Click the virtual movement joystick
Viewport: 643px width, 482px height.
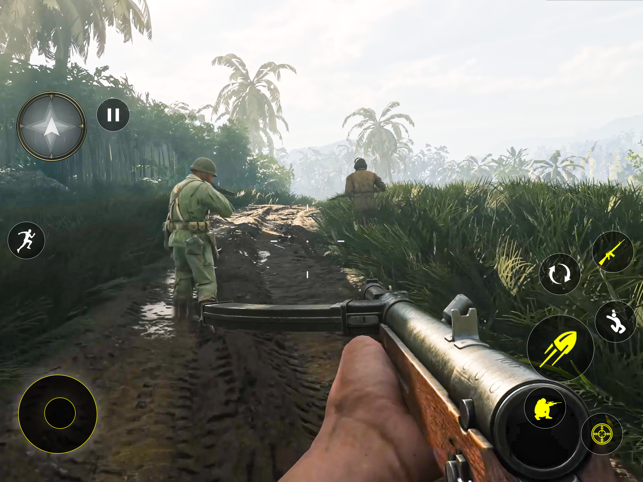click(x=58, y=413)
